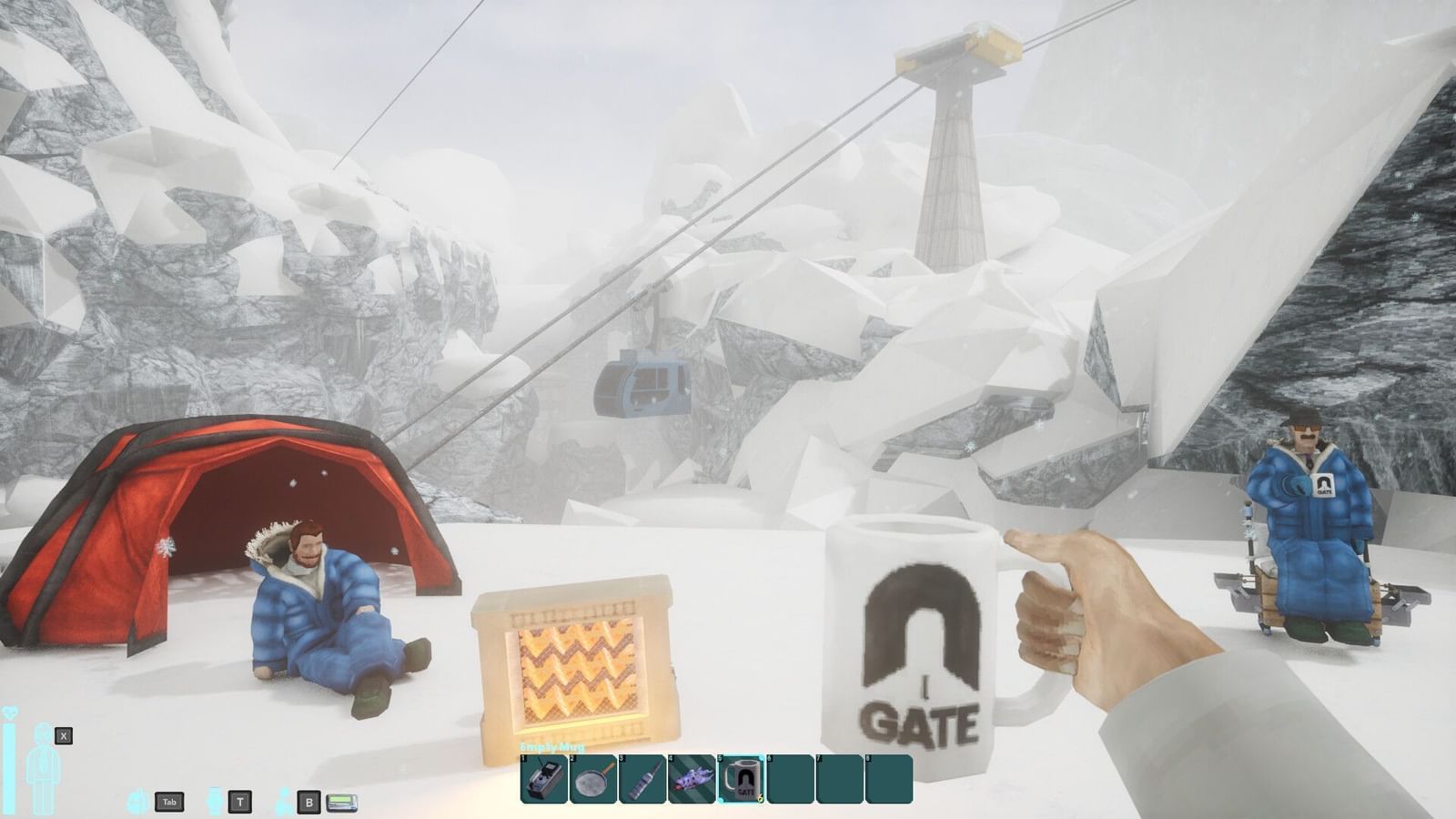Select the frying pan in hotbar slot 2
Screen dimensions: 1456x819
click(591, 779)
